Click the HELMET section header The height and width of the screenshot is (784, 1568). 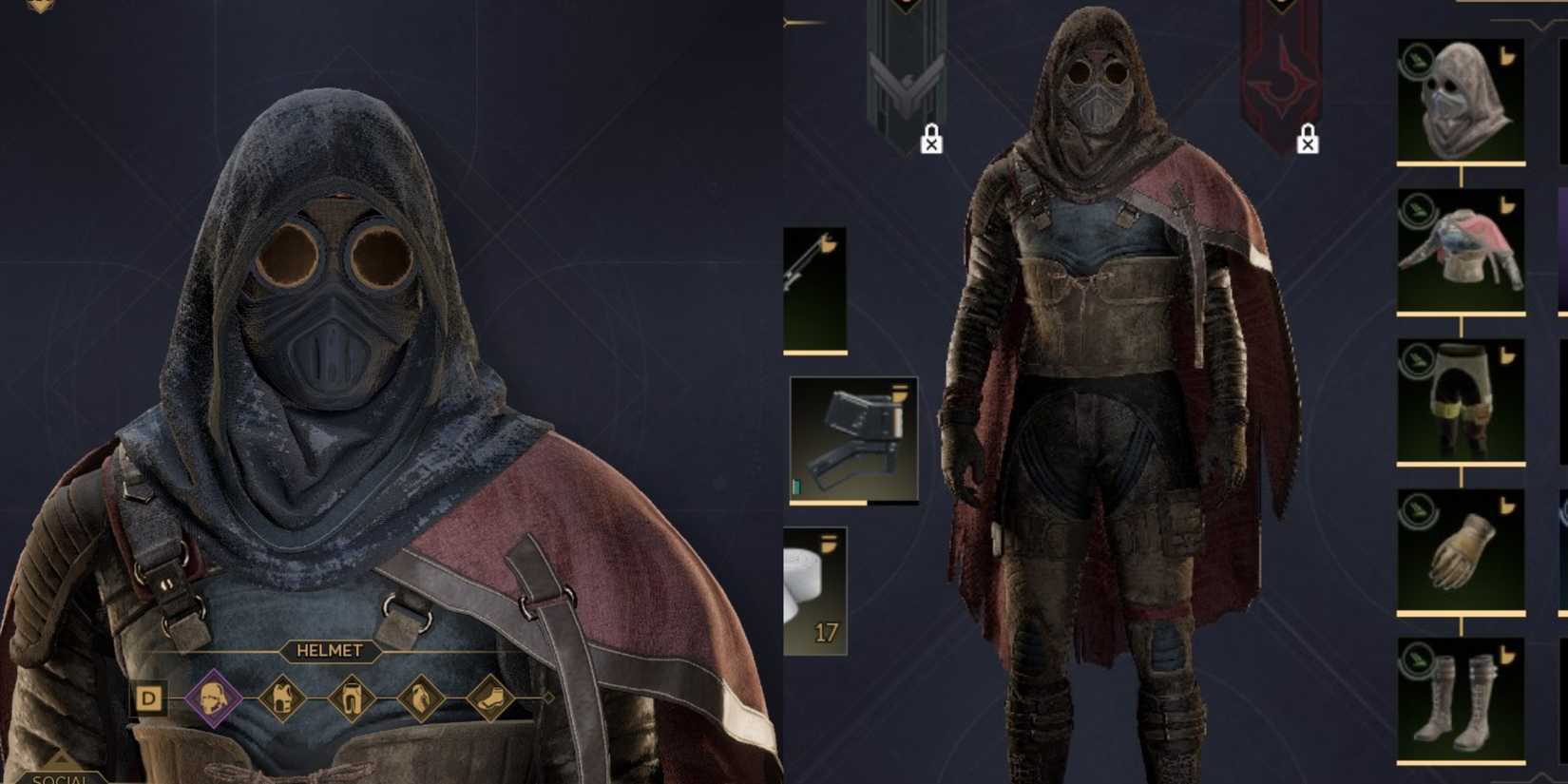[328, 652]
